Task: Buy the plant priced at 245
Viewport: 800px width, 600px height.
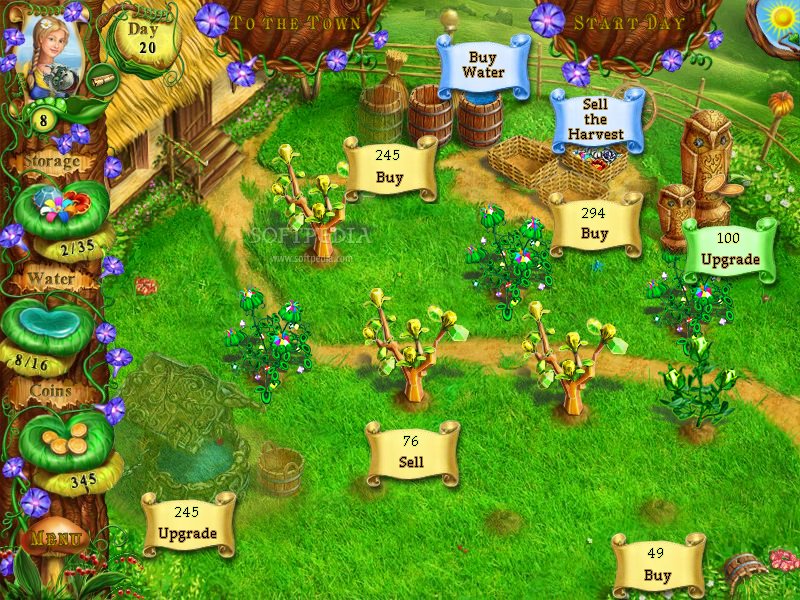Action: (390, 168)
